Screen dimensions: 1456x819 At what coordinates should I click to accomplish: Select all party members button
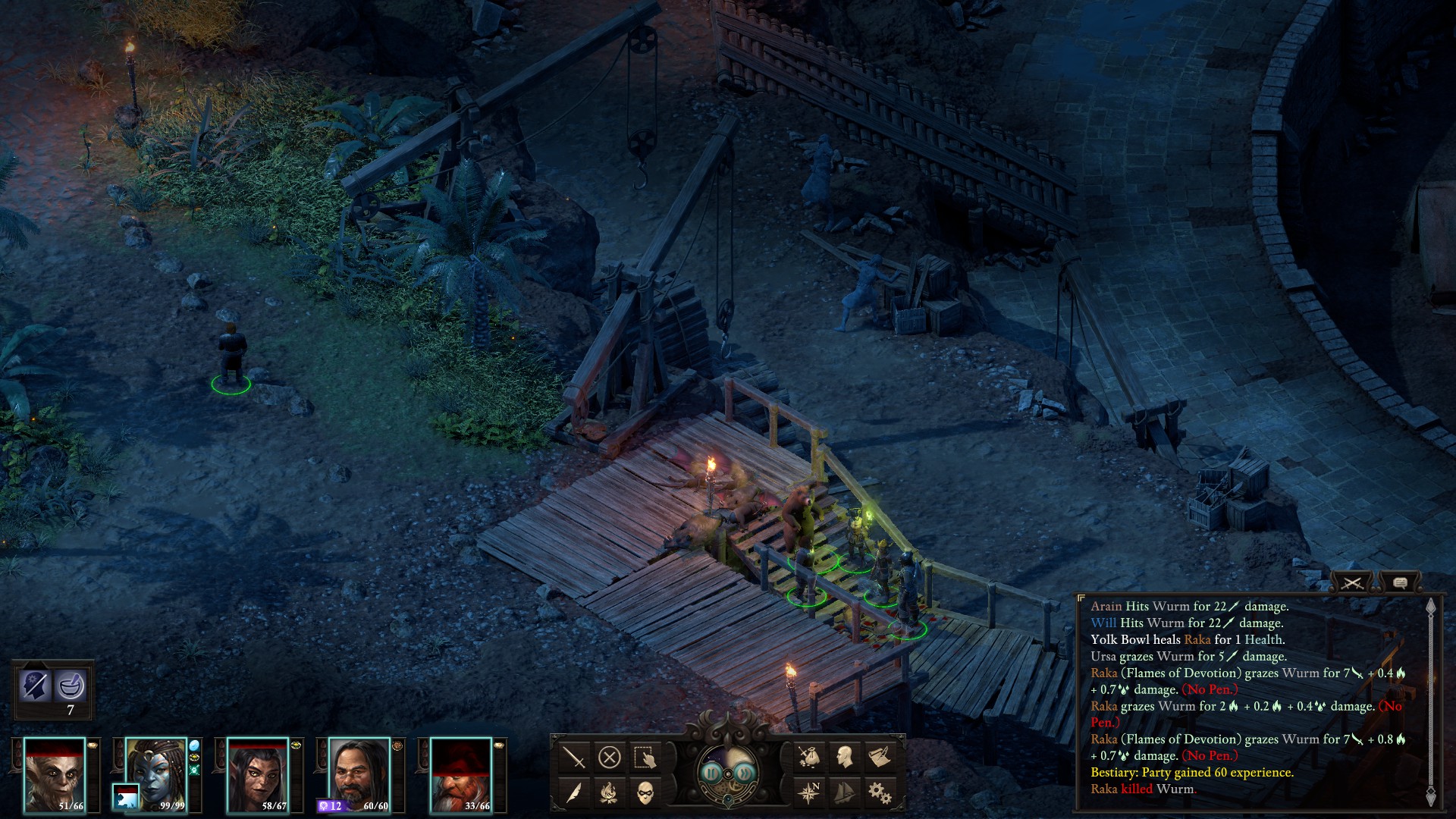coord(645,757)
